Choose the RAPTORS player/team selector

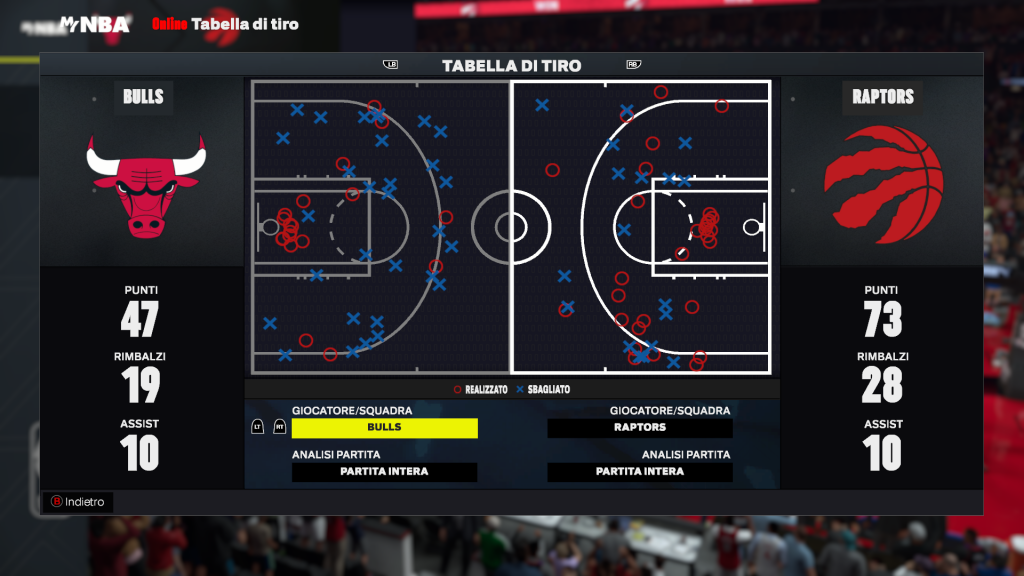click(640, 428)
